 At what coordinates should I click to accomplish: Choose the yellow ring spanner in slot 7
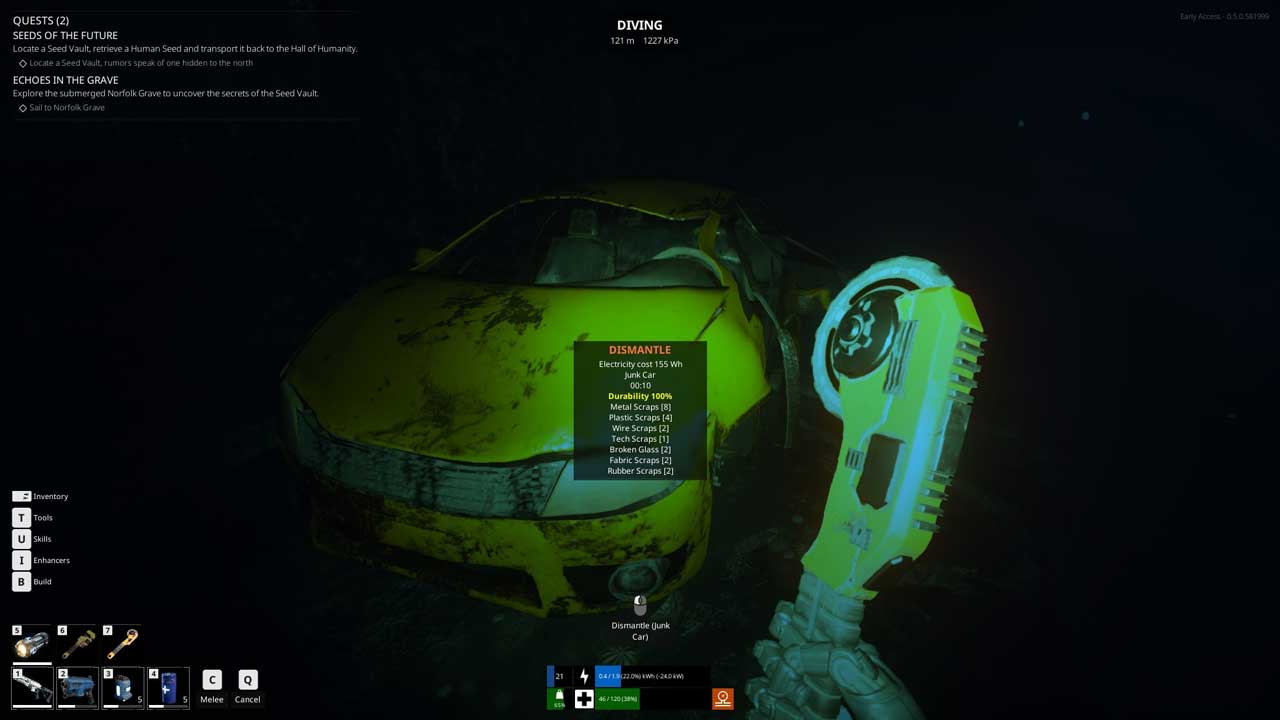pos(123,643)
